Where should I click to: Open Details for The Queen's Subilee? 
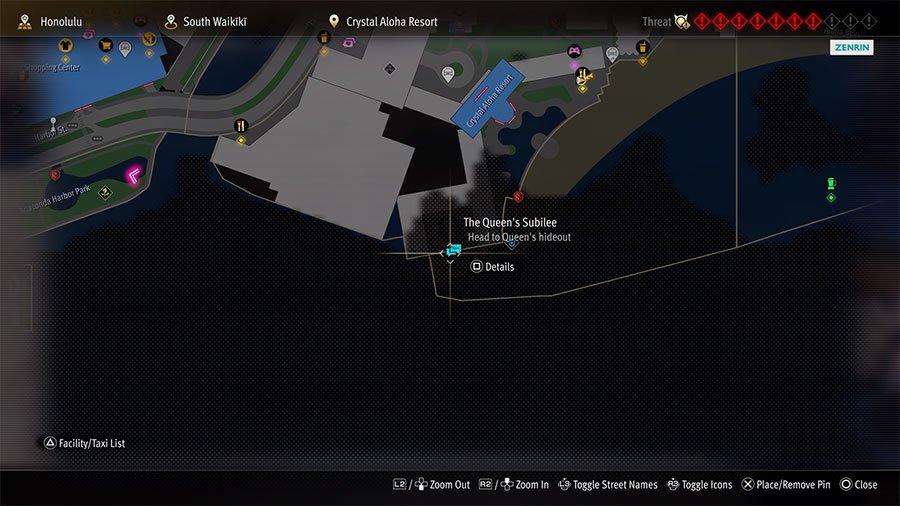492,267
